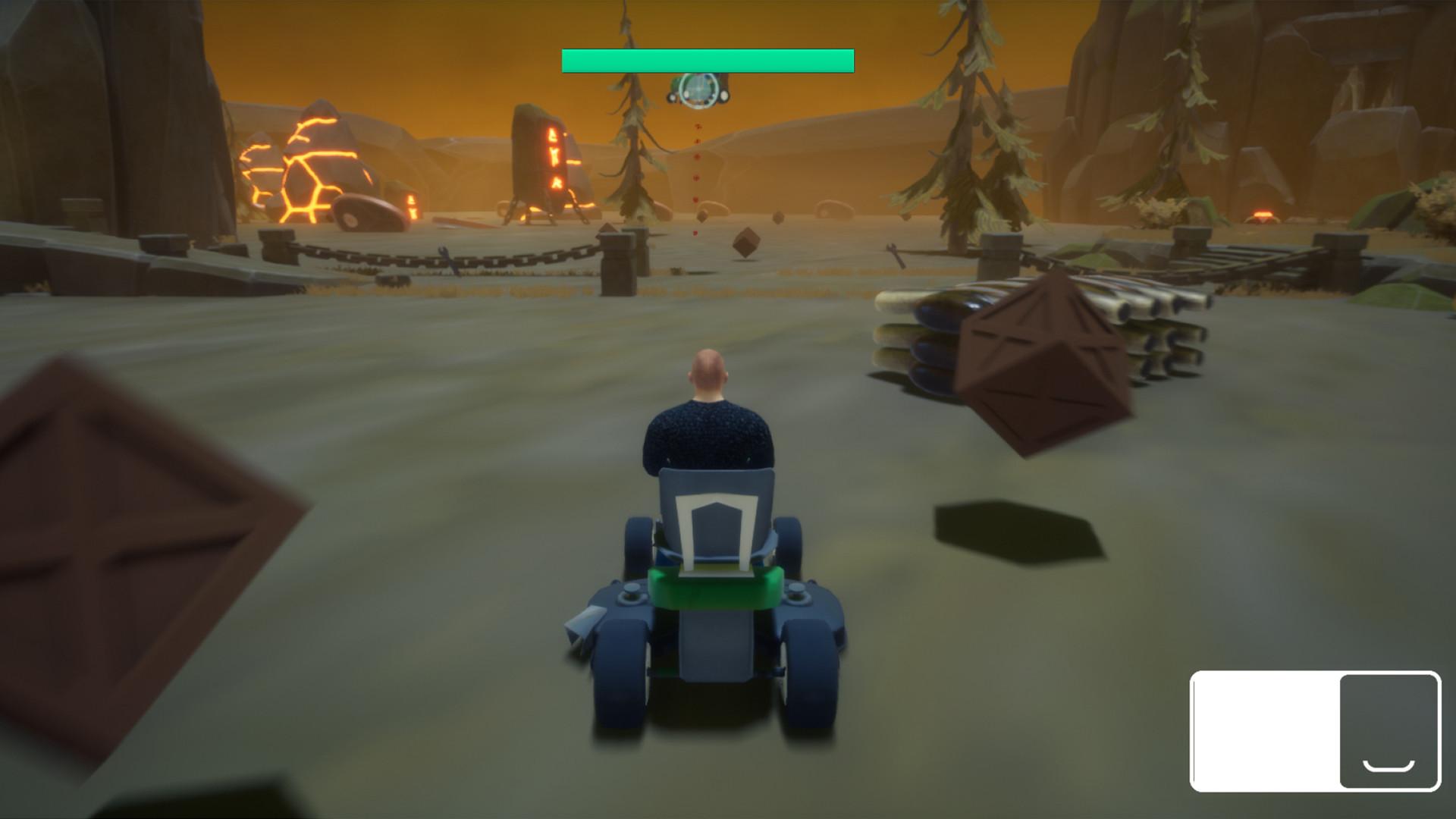
Task: Click the hexagonal shadow on the ground
Action: pyautogui.click(x=1016, y=531)
